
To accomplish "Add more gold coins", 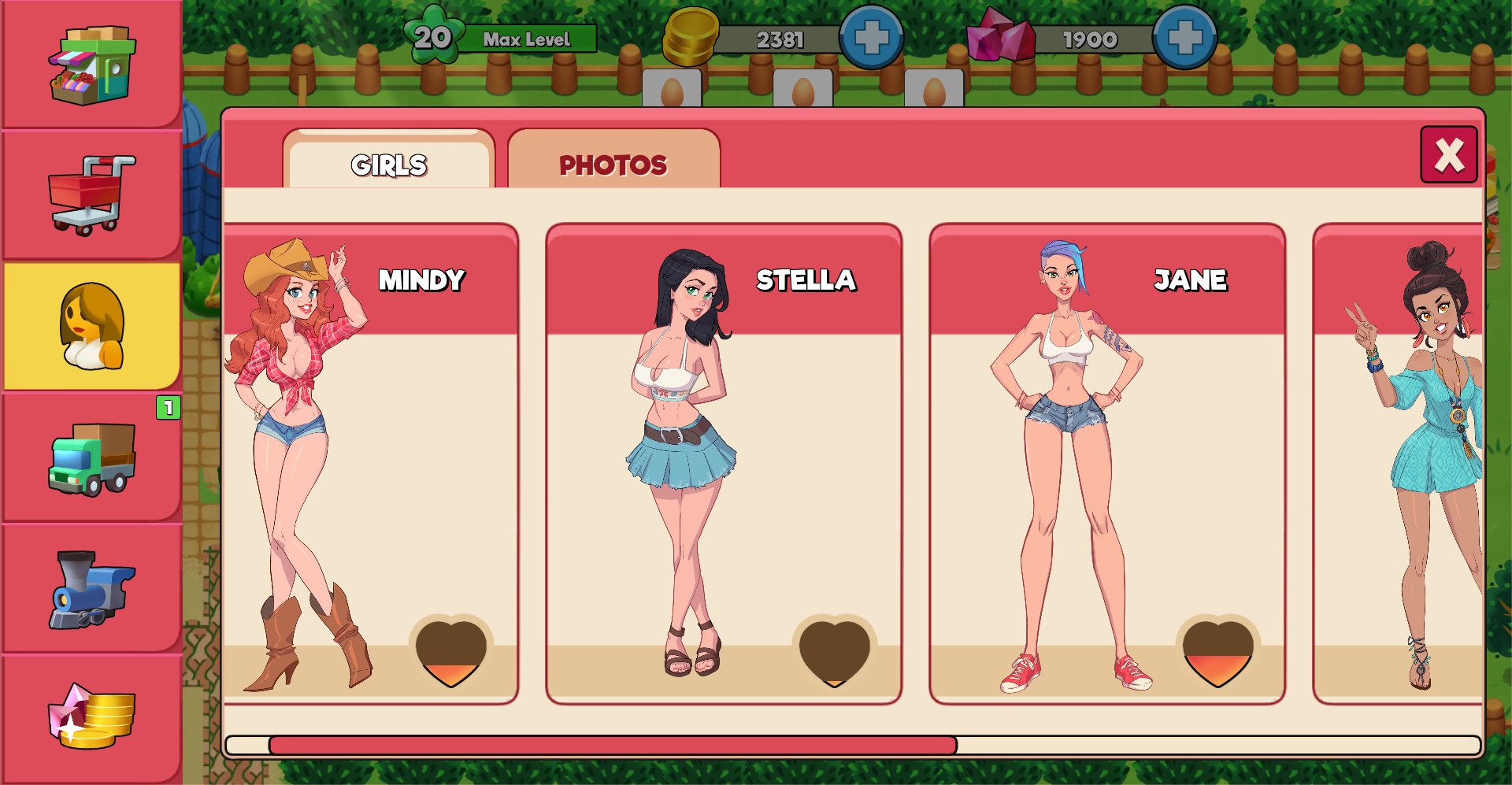I will pyautogui.click(x=871, y=38).
